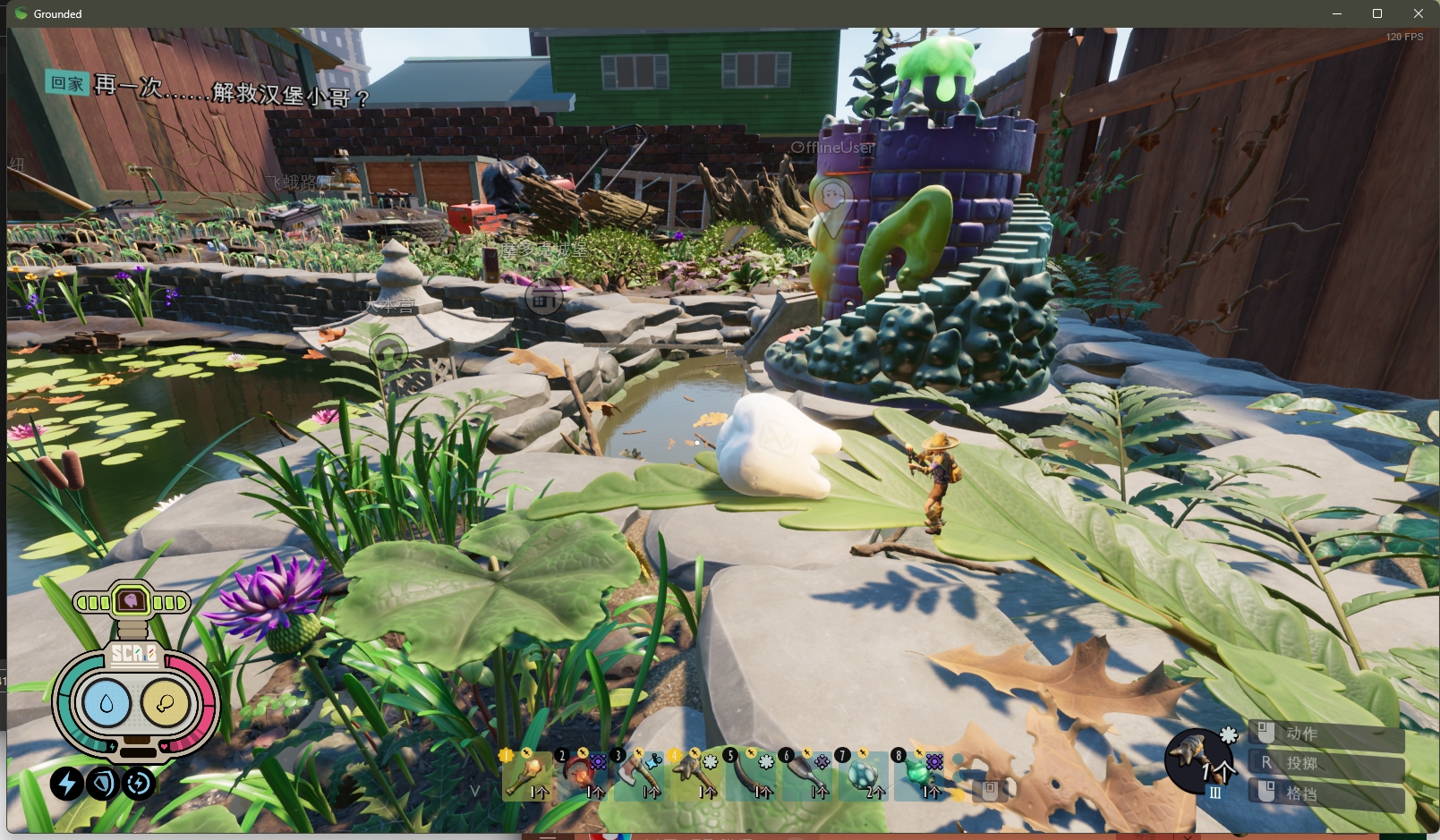Click the lightning bolt status icon

point(66,784)
